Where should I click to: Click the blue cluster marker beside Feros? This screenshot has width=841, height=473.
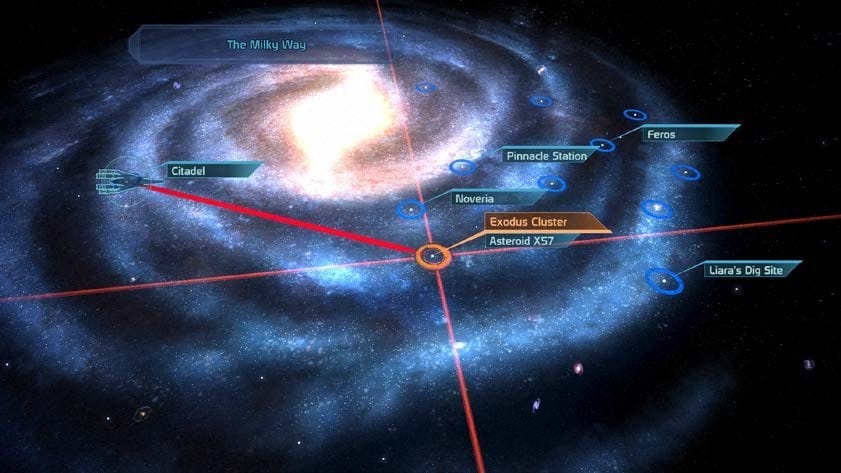[602, 146]
